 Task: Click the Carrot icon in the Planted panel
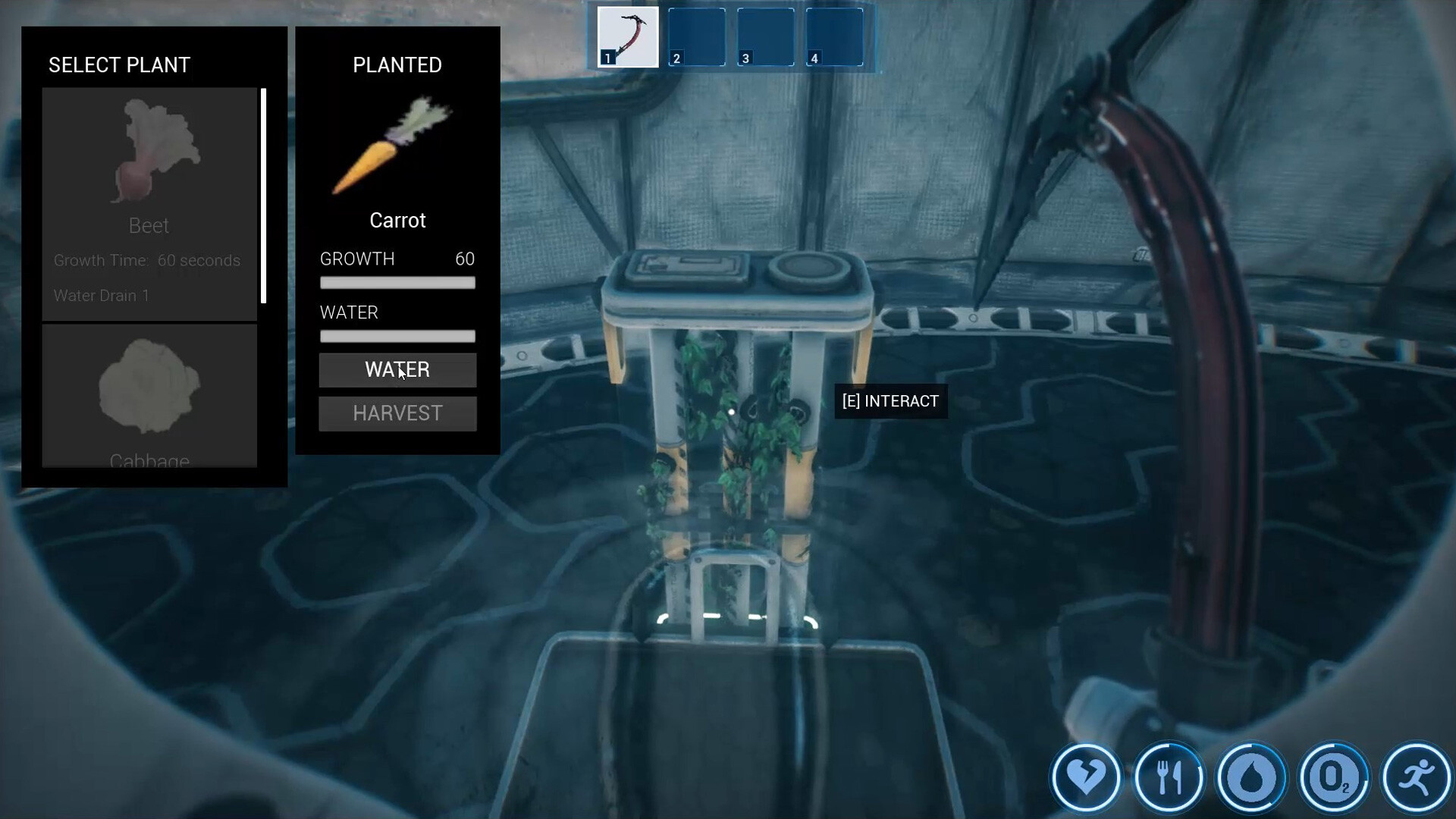tap(394, 144)
